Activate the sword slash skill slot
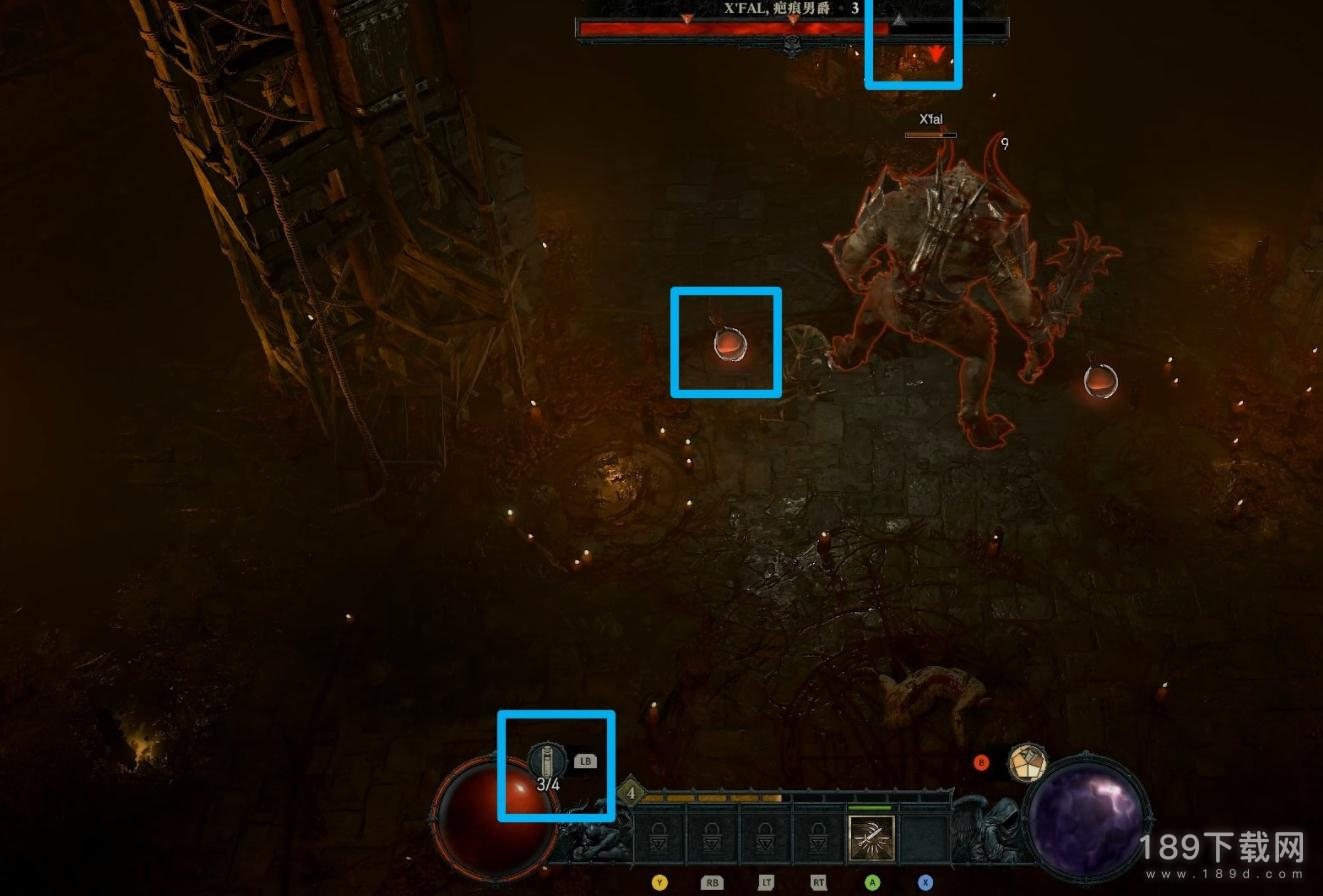 point(871,839)
